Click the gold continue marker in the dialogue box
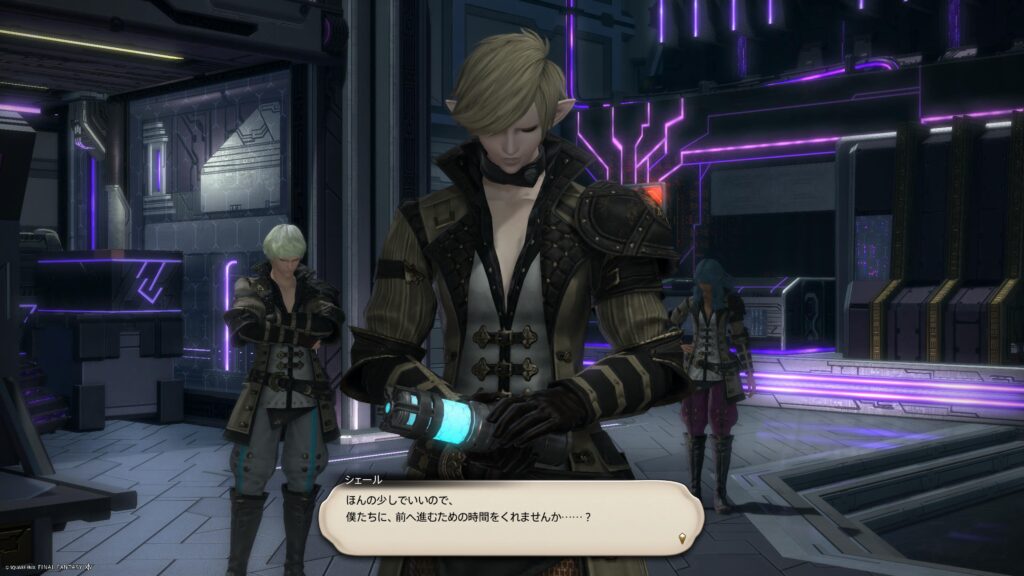 point(682,539)
